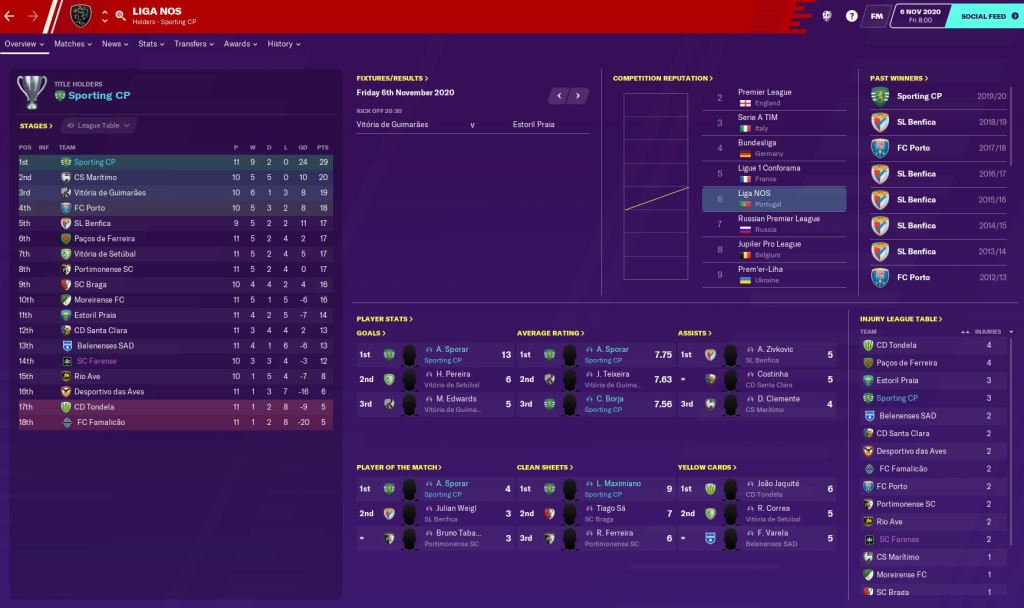Open the help question mark icon
The width and height of the screenshot is (1024, 608).
(x=851, y=16)
